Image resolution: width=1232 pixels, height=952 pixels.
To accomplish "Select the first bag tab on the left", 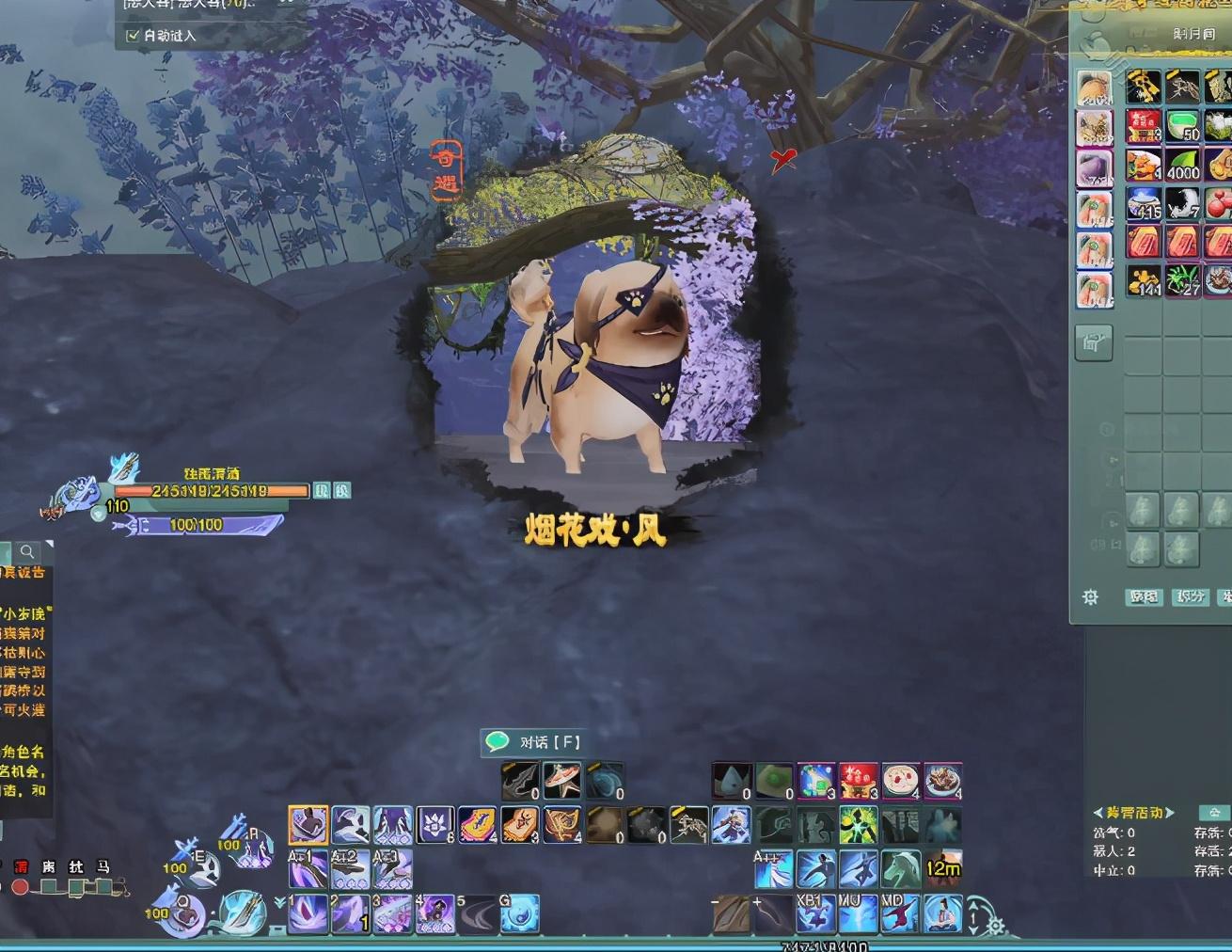I will click(x=1095, y=89).
